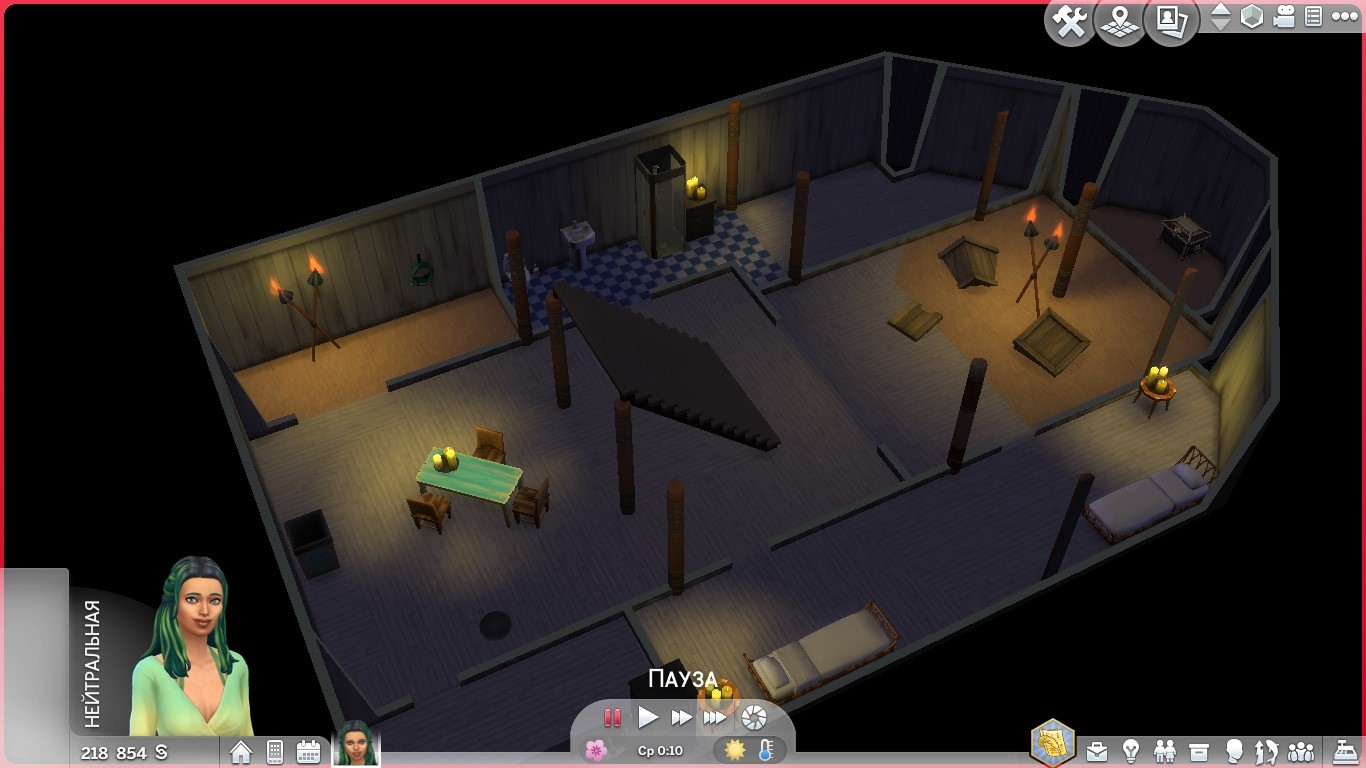The image size is (1366, 768).
Task: Open the home lot button
Action: [241, 752]
